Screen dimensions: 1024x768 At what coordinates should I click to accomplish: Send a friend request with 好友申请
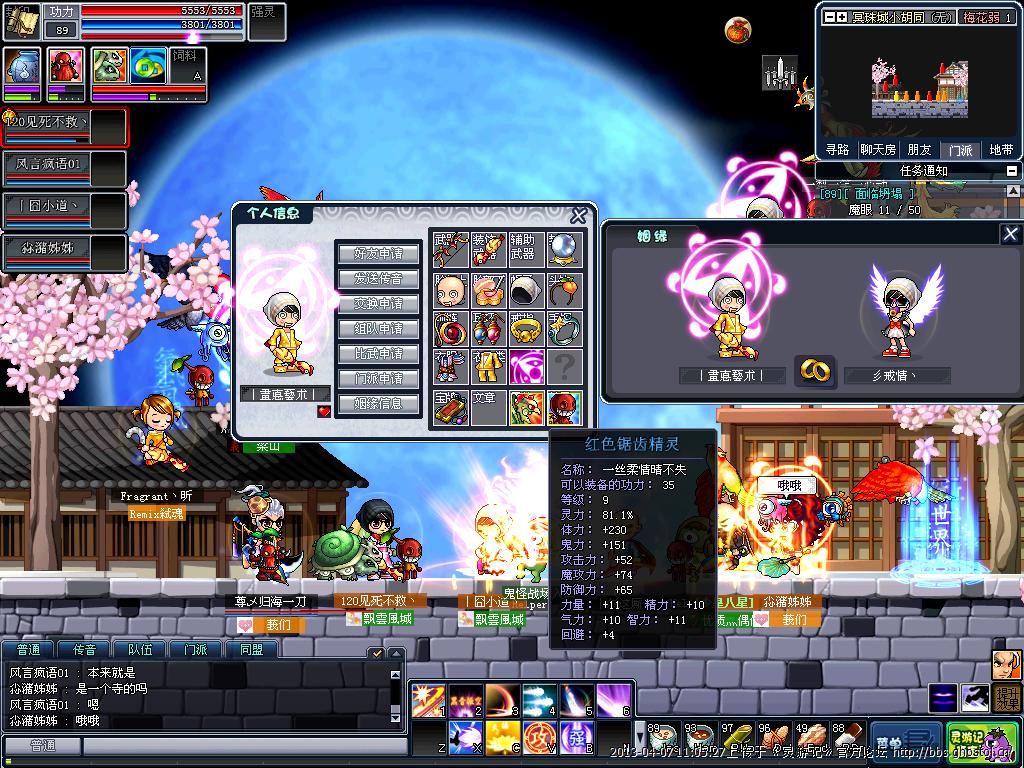click(x=378, y=254)
